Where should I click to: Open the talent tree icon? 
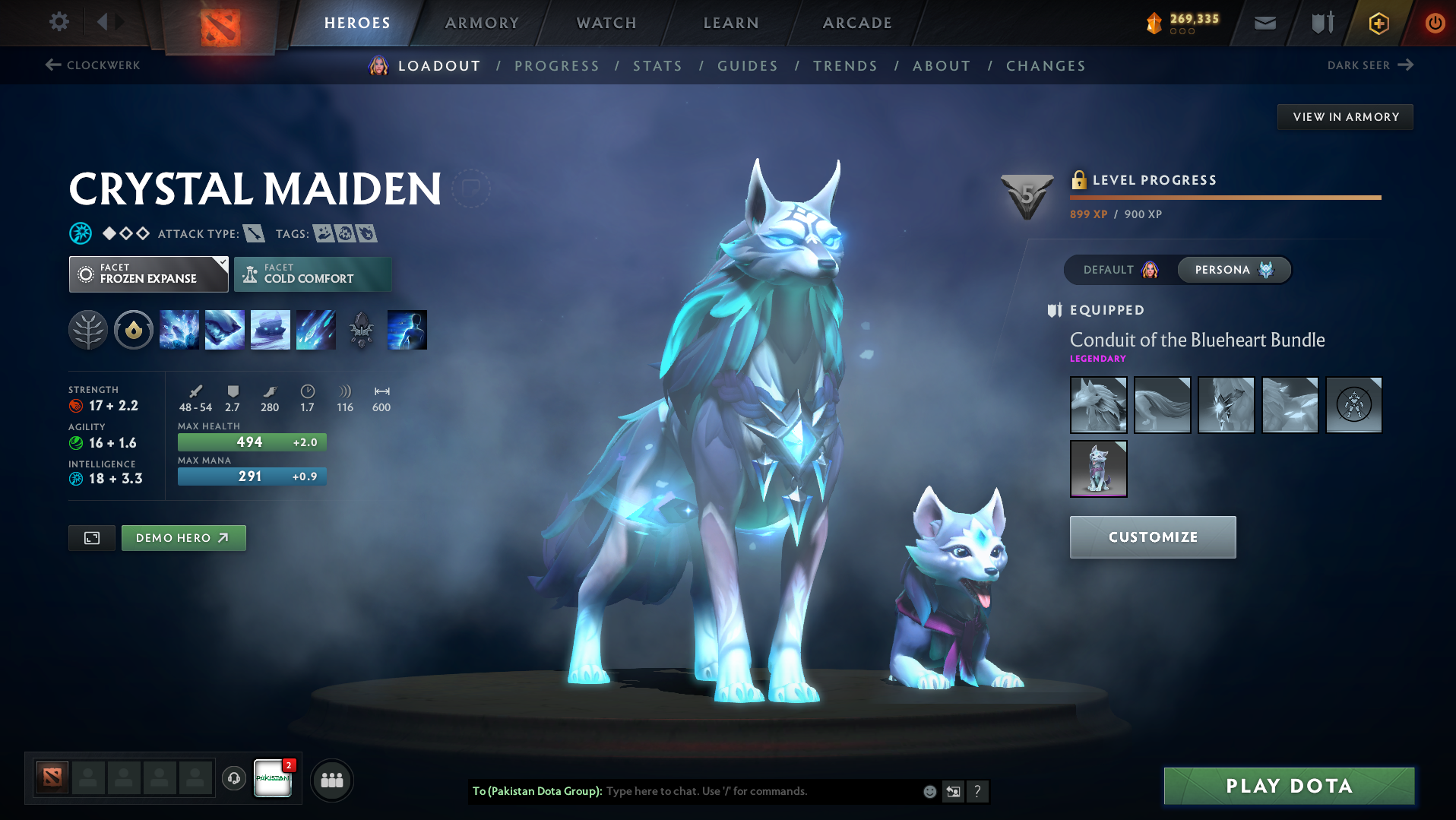(87, 329)
